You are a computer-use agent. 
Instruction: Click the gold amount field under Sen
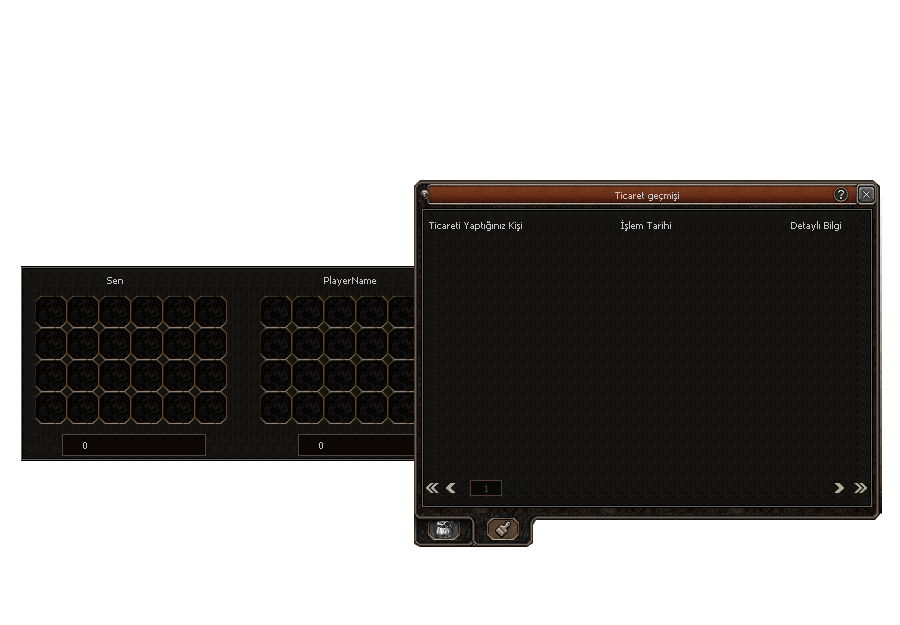pyautogui.click(x=134, y=445)
